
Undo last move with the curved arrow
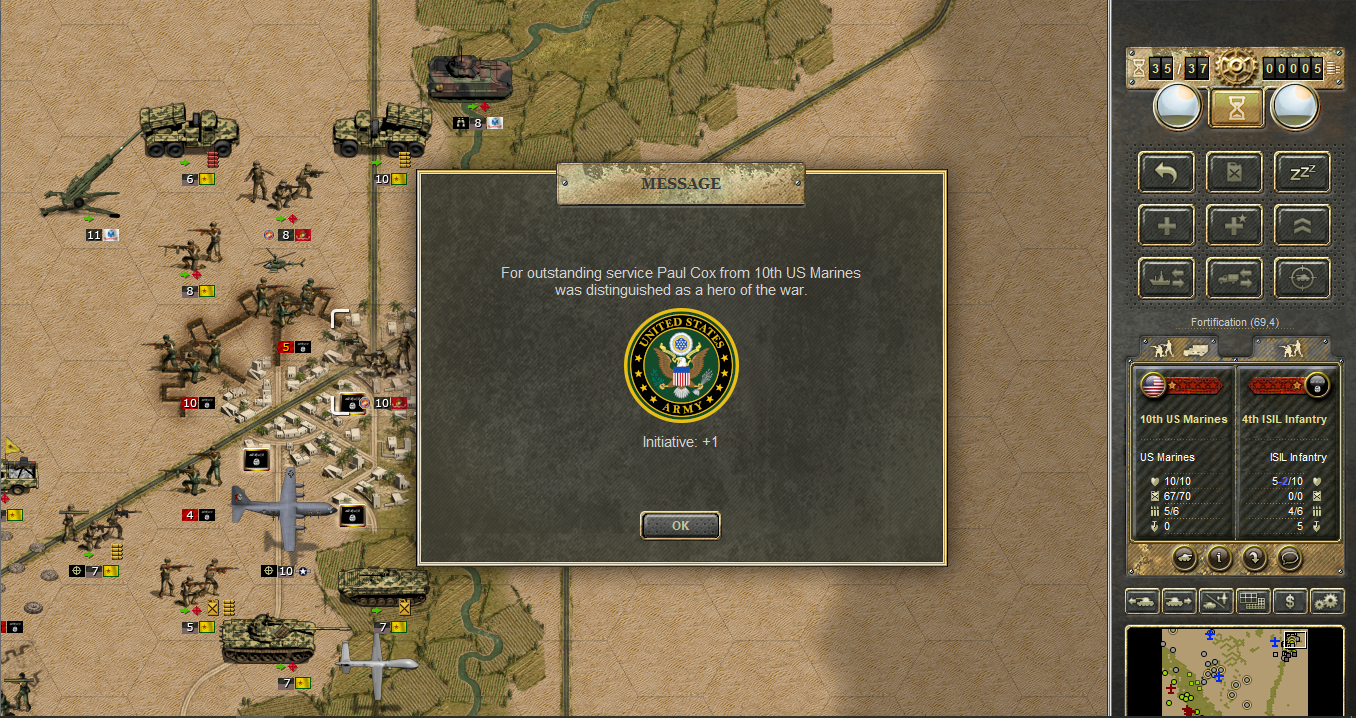click(x=1166, y=172)
